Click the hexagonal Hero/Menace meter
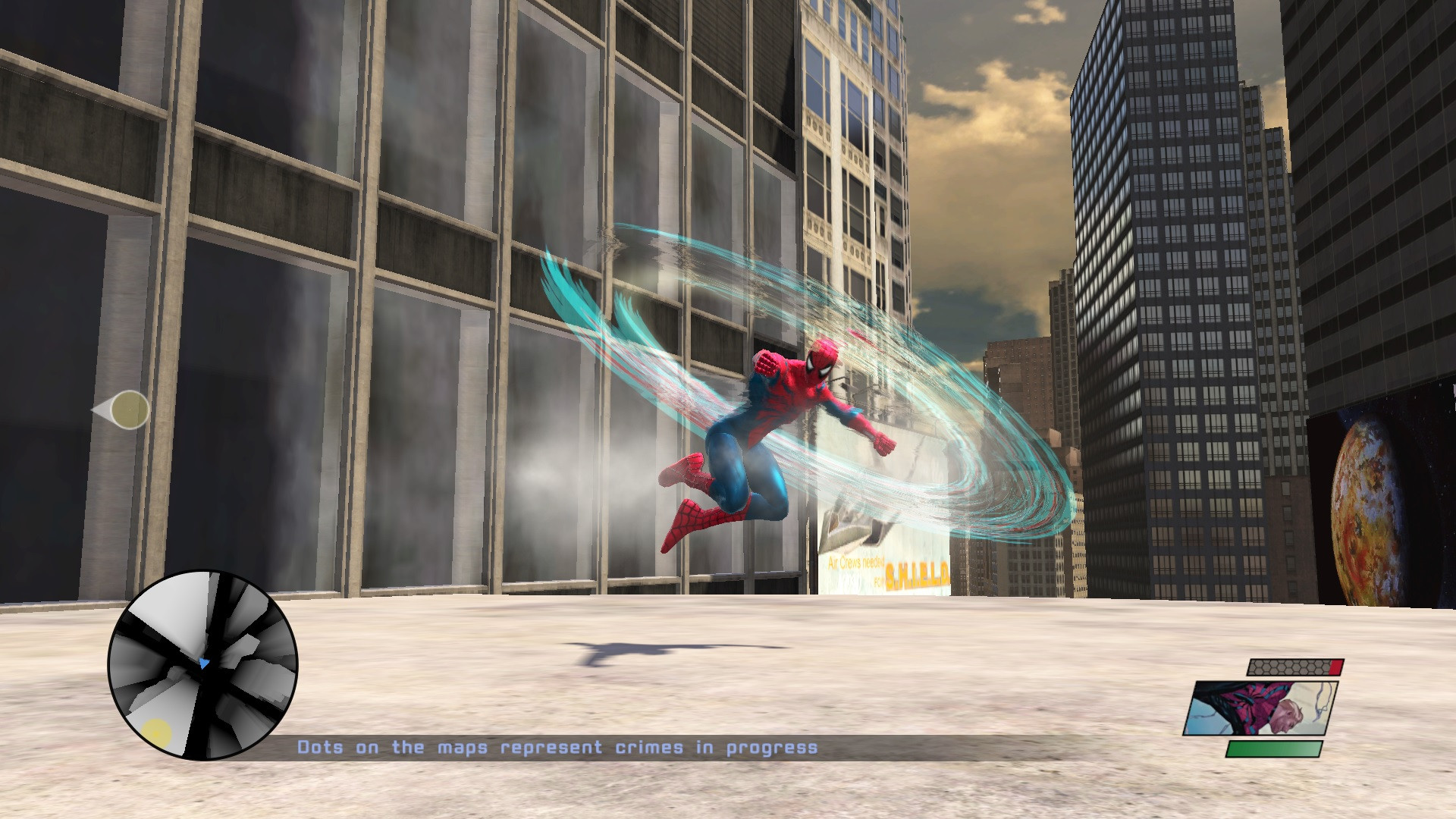 coord(1297,669)
